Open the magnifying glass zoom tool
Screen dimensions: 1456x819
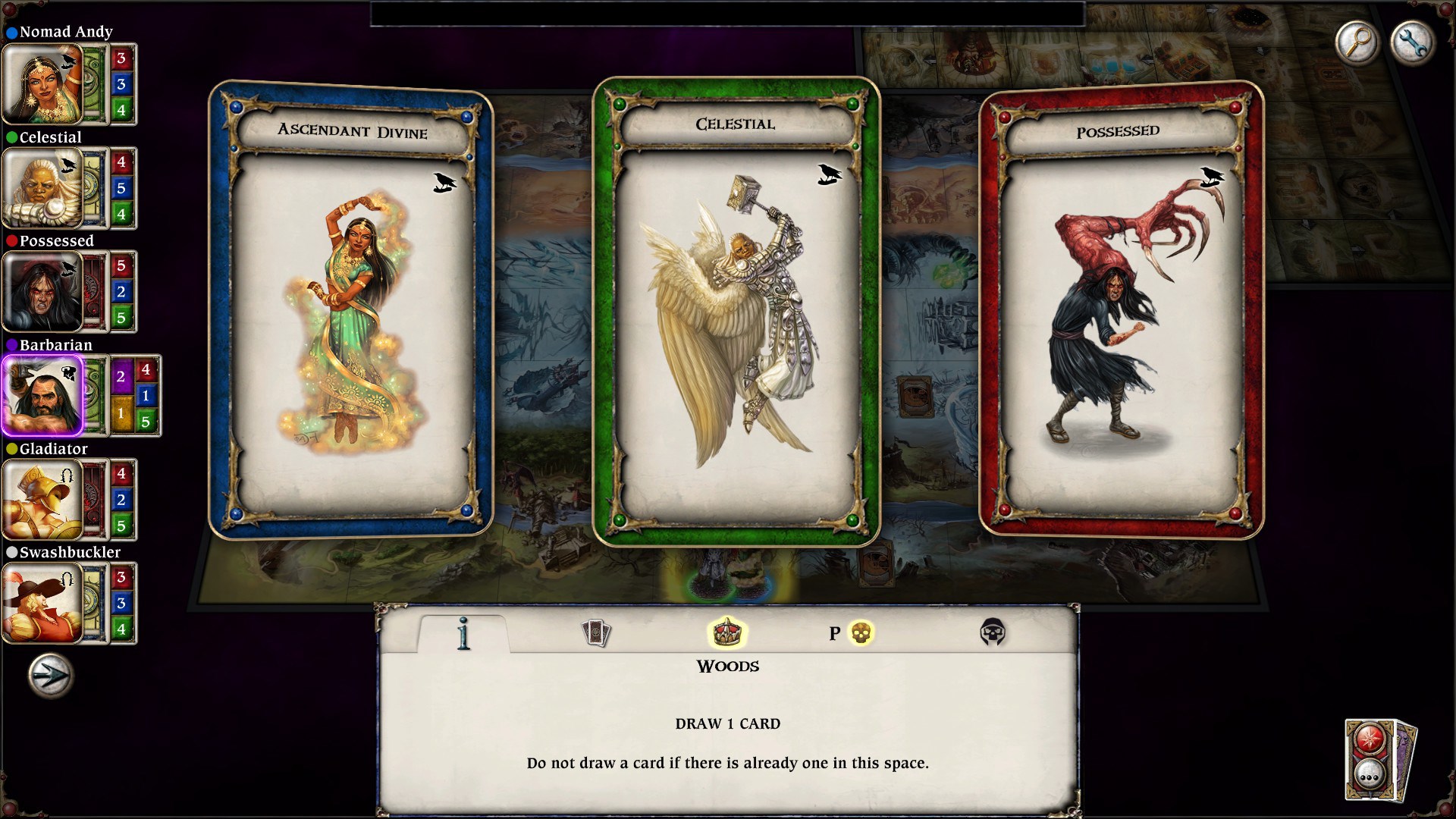1357,42
